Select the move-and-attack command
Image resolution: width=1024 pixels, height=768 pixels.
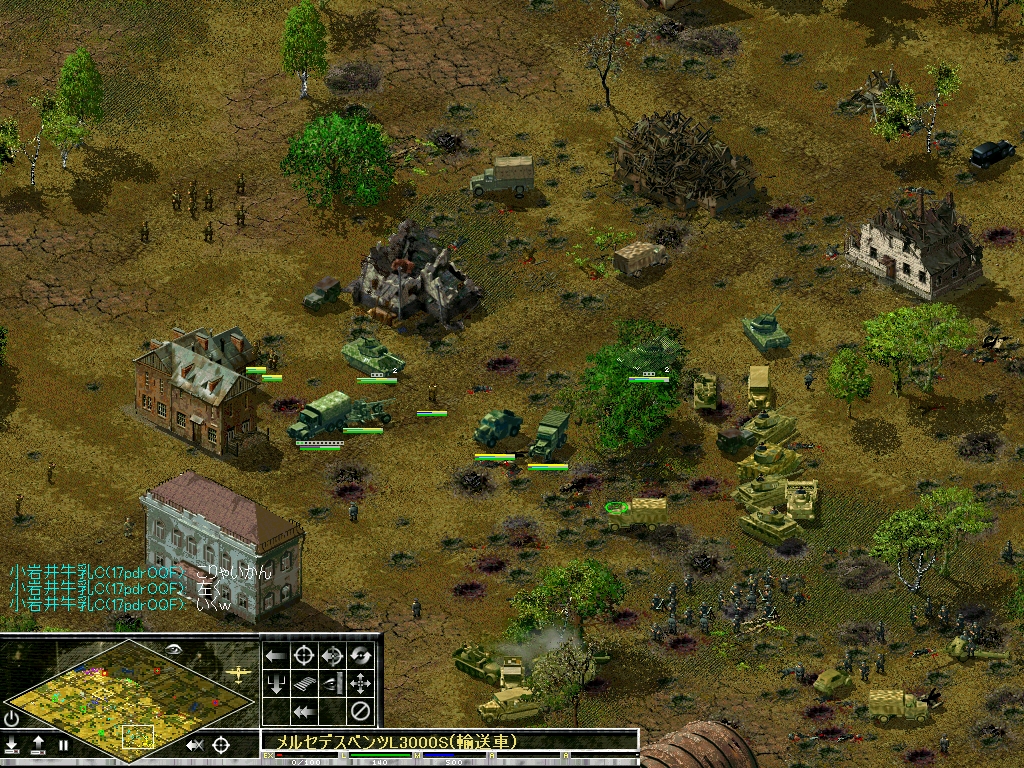(x=333, y=656)
